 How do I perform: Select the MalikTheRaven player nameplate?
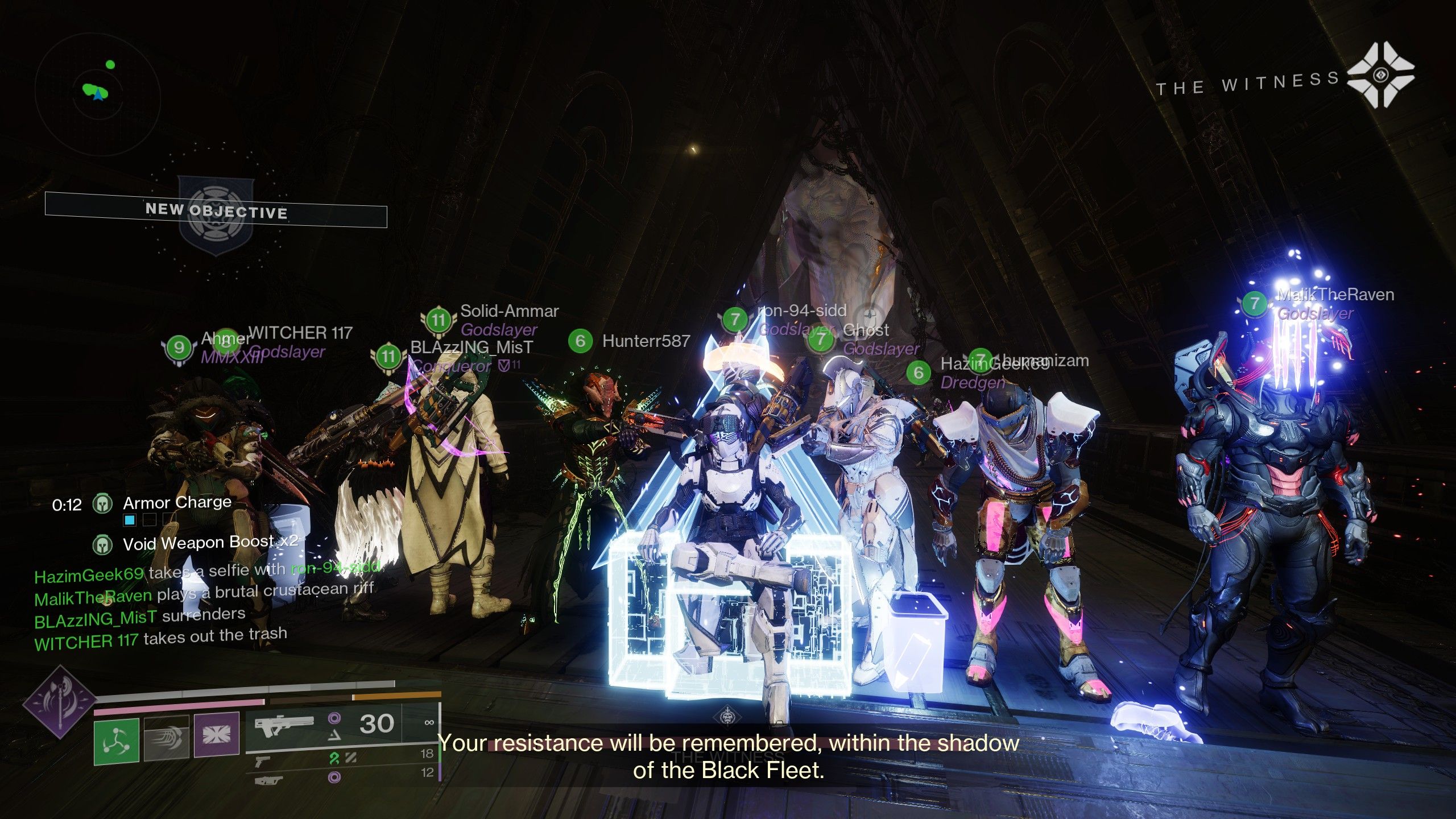pos(1335,295)
